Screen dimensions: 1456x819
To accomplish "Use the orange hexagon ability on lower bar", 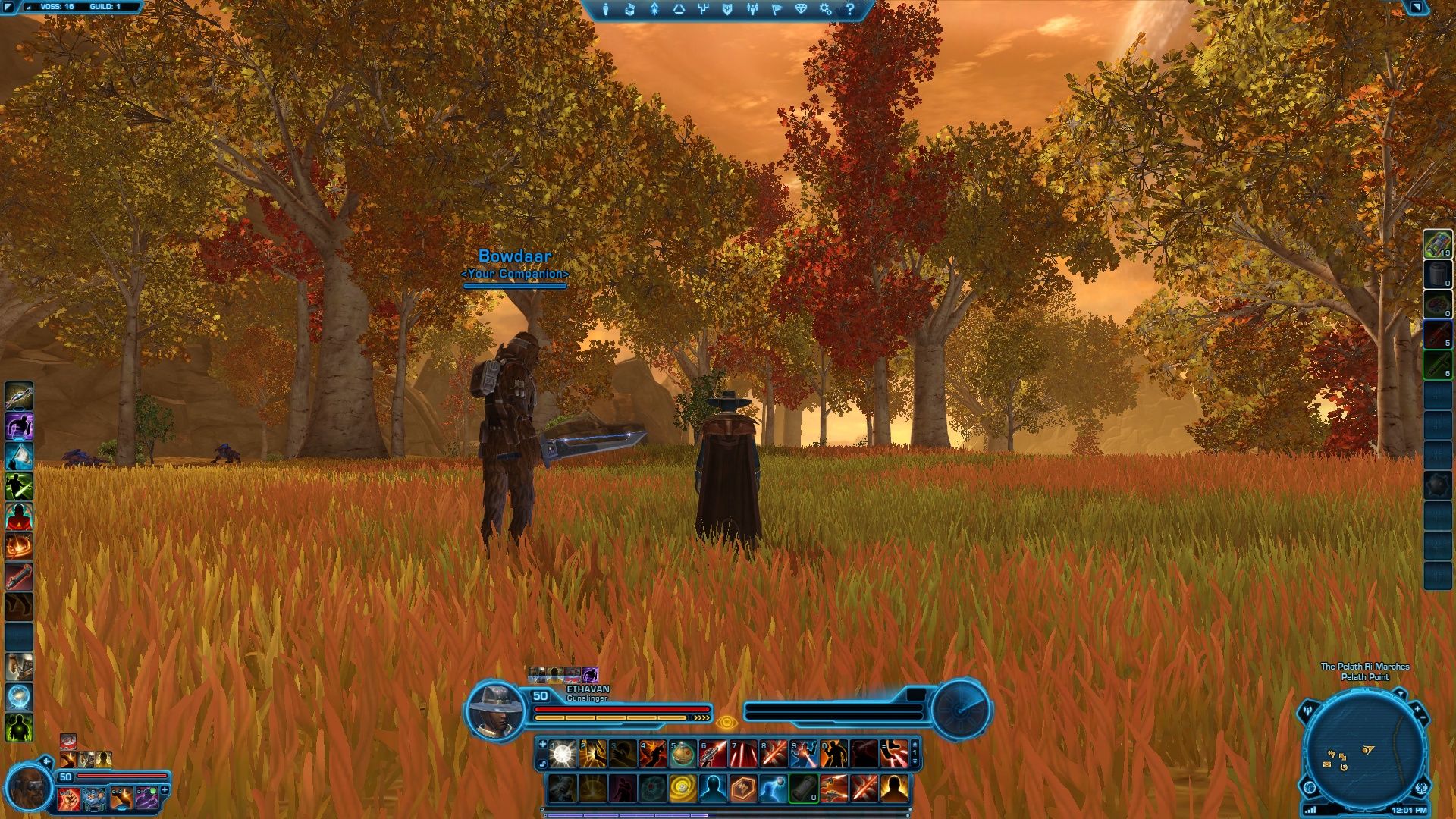I will [x=743, y=789].
